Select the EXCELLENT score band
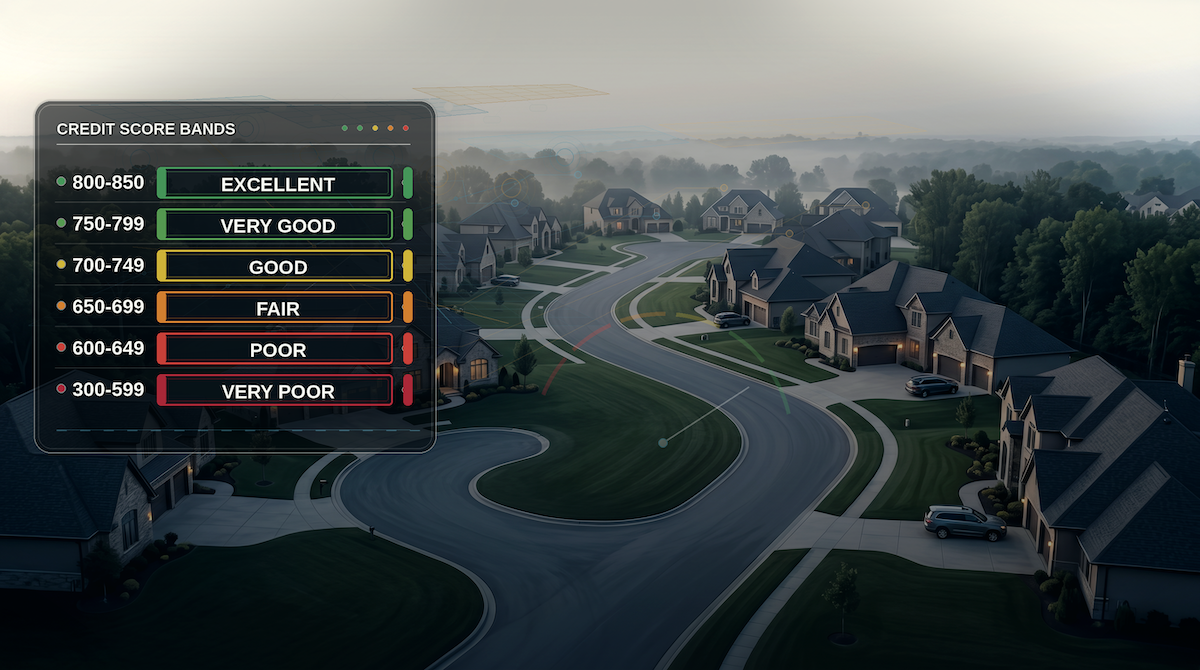 point(275,184)
